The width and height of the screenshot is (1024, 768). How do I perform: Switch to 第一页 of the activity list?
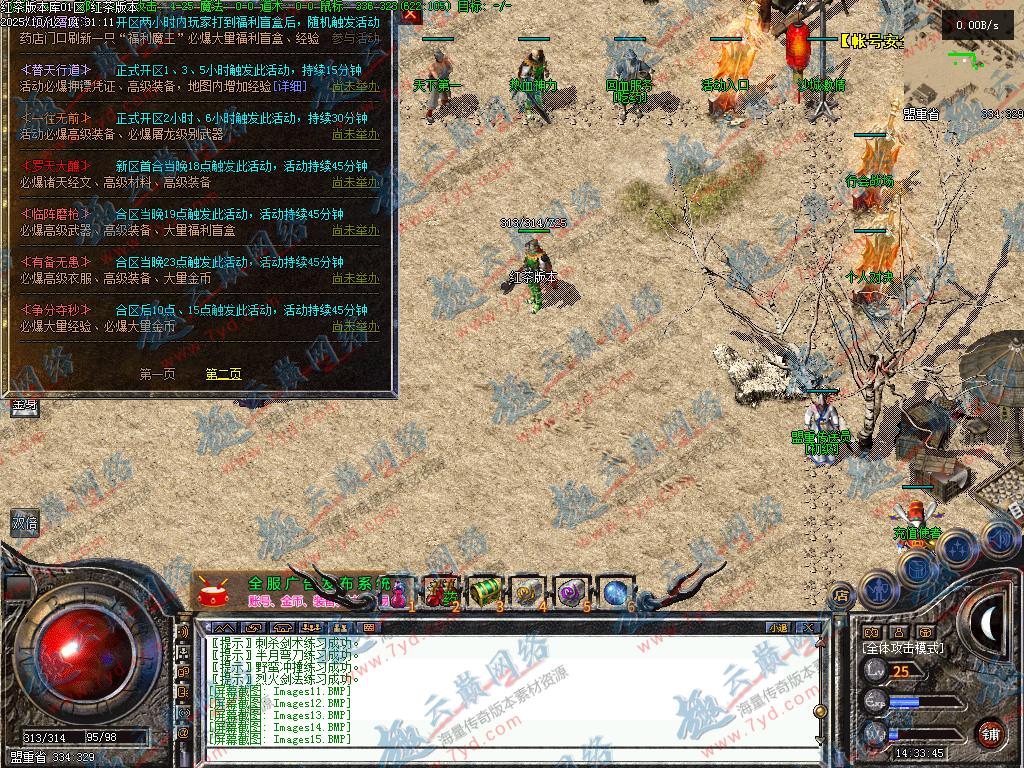point(157,374)
